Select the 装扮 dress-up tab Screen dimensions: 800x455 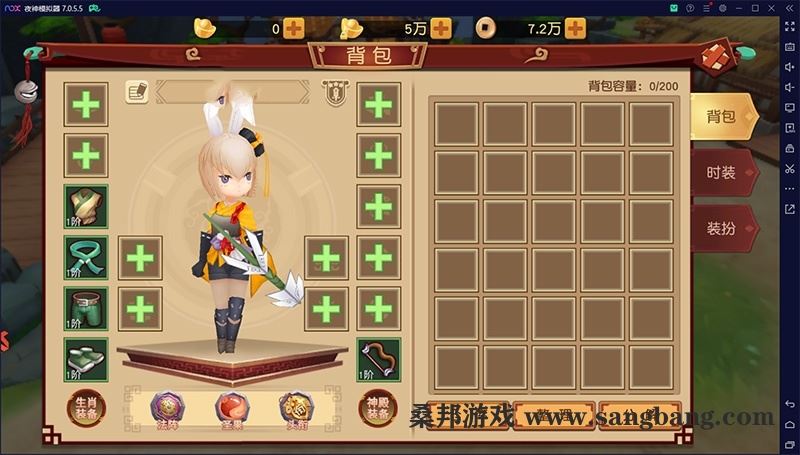(x=723, y=228)
